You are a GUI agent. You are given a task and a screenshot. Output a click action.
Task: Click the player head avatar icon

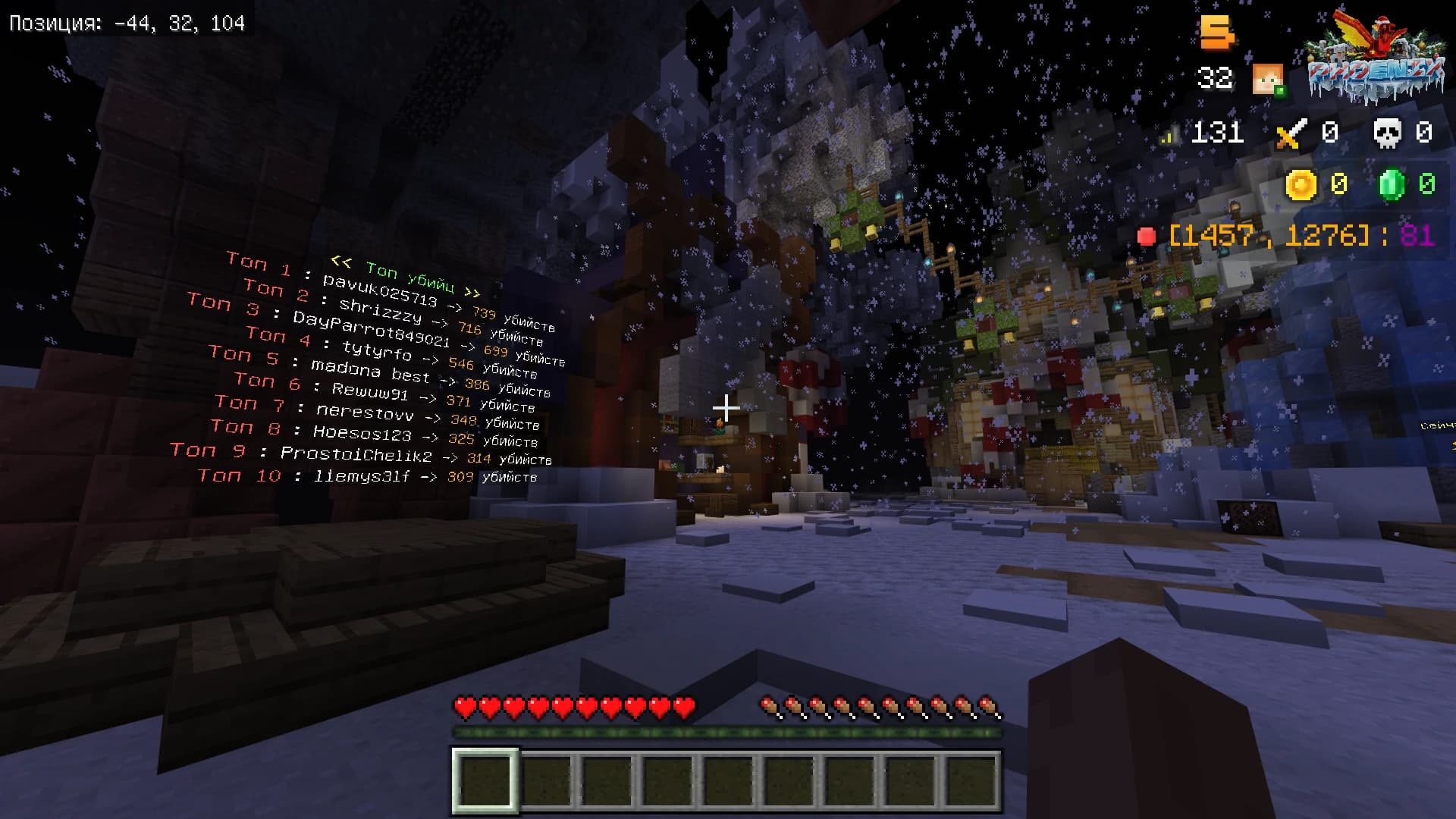tap(1267, 79)
